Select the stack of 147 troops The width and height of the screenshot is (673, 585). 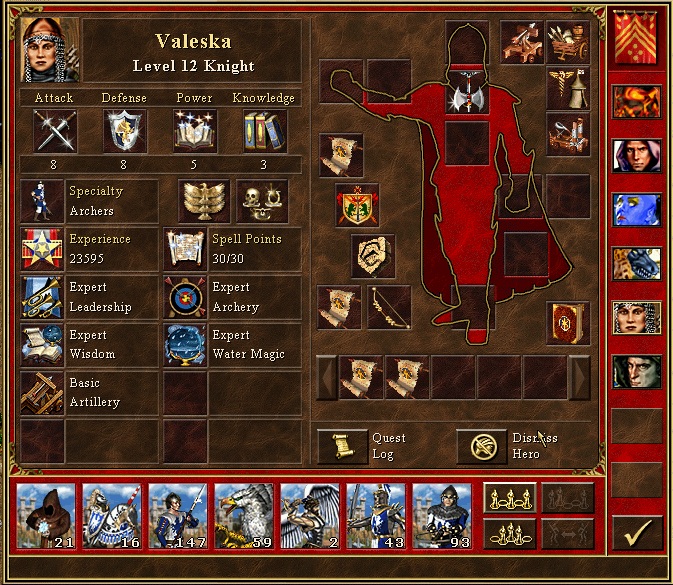click(x=177, y=516)
